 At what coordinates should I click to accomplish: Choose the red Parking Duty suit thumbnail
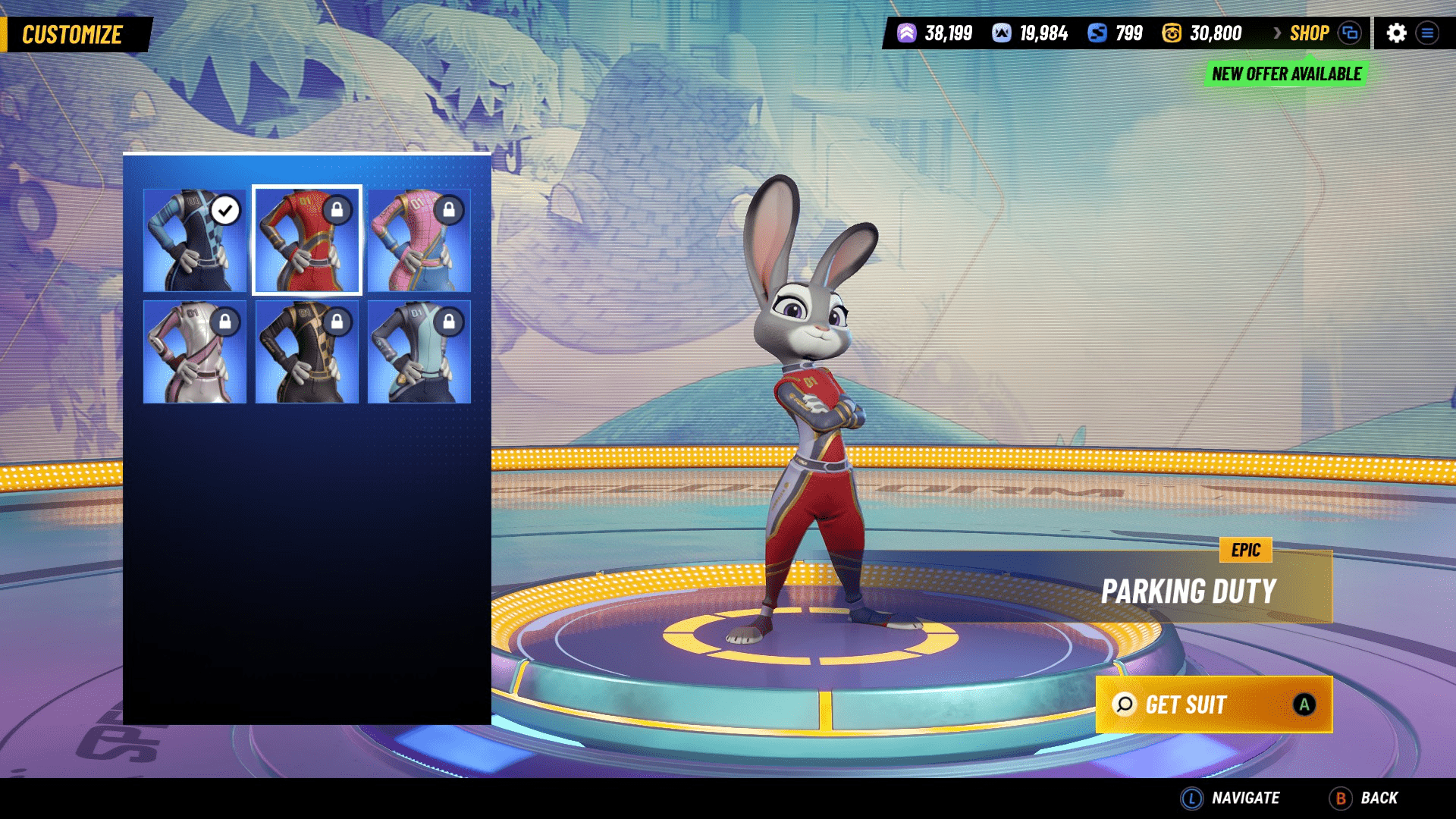307,240
